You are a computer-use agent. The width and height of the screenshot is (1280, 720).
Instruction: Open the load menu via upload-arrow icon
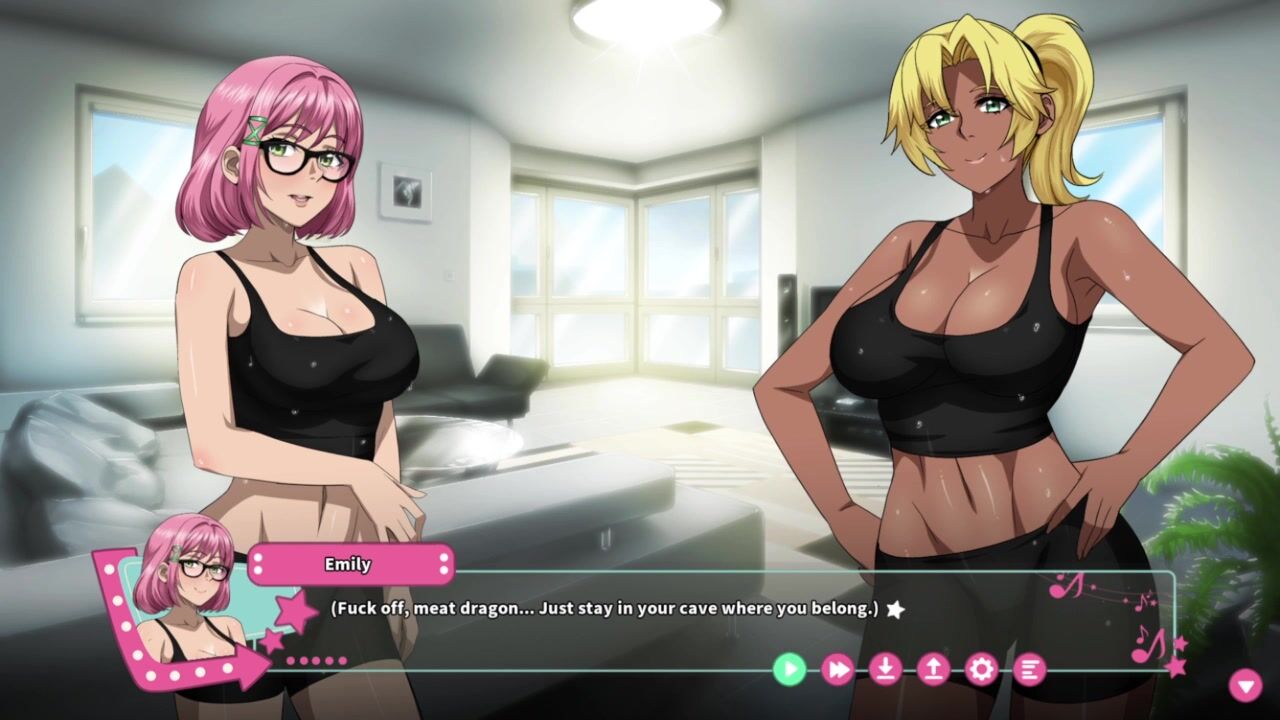pyautogui.click(x=933, y=669)
